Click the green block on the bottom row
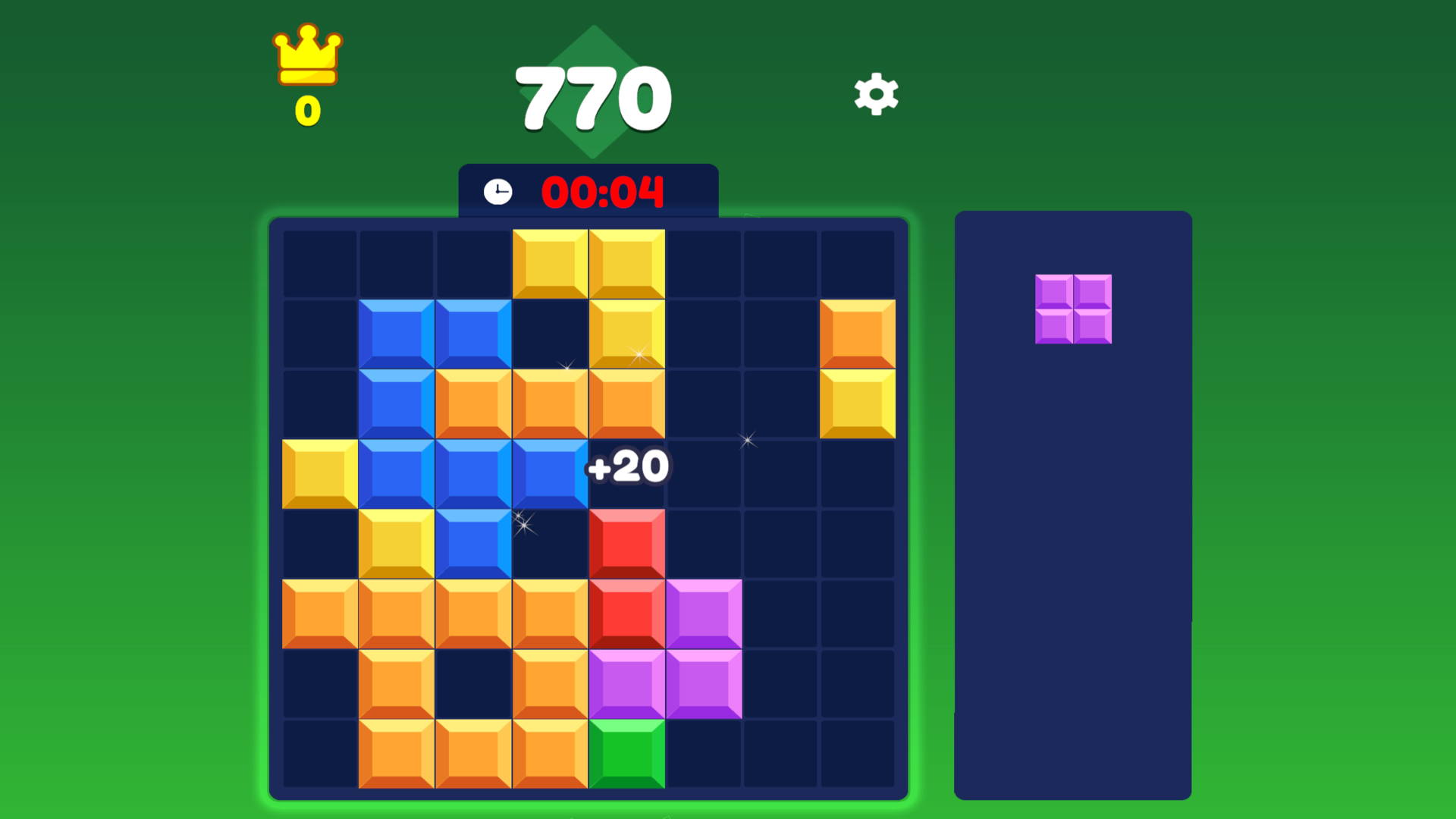 click(x=626, y=753)
